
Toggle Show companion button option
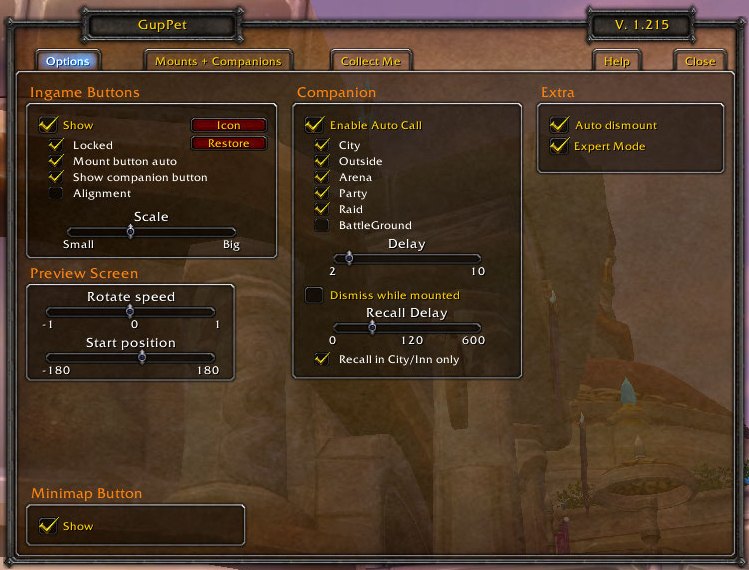(x=57, y=177)
